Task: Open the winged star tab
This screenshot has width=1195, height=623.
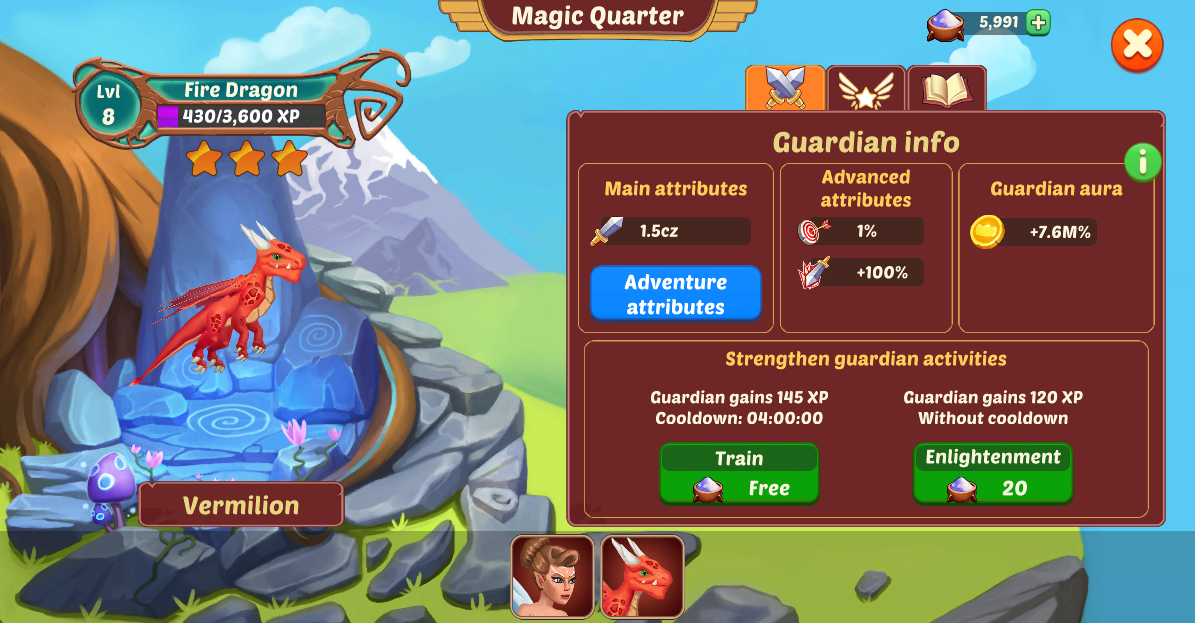Action: pyautogui.click(x=866, y=90)
